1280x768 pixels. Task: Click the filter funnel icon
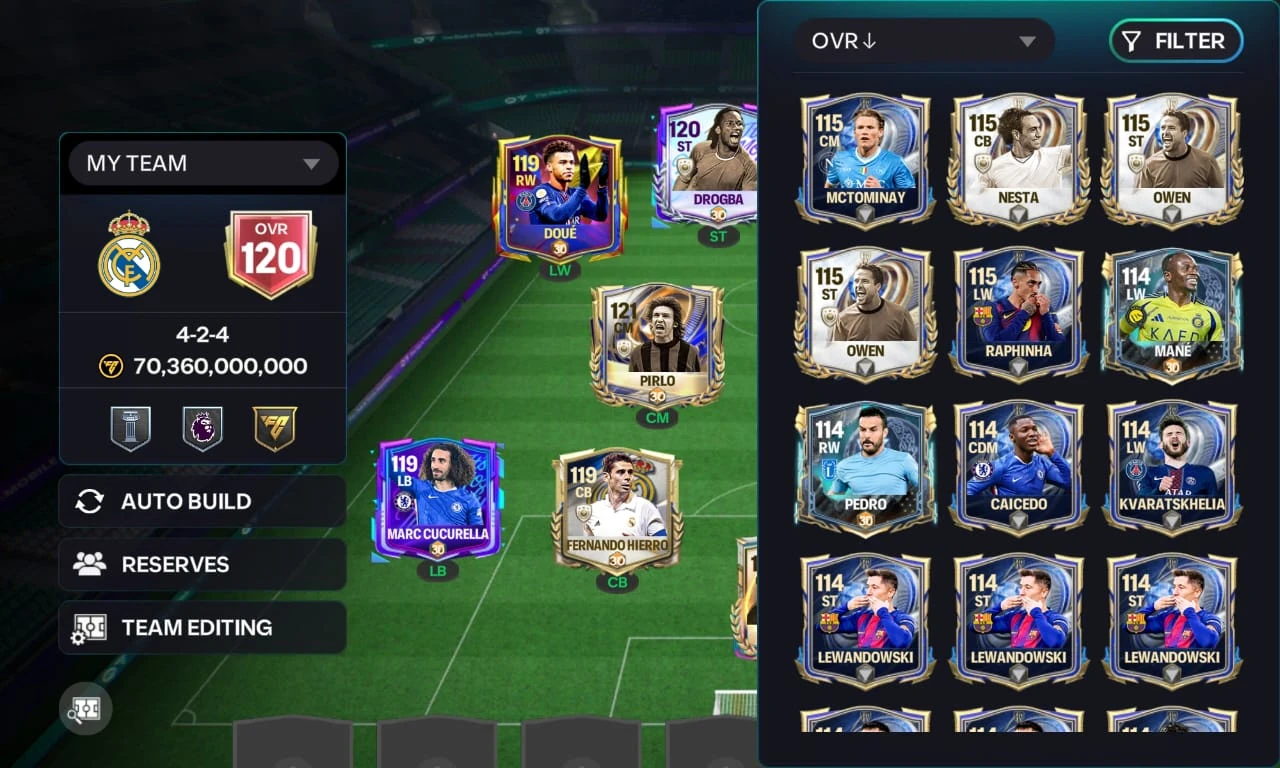point(1132,41)
